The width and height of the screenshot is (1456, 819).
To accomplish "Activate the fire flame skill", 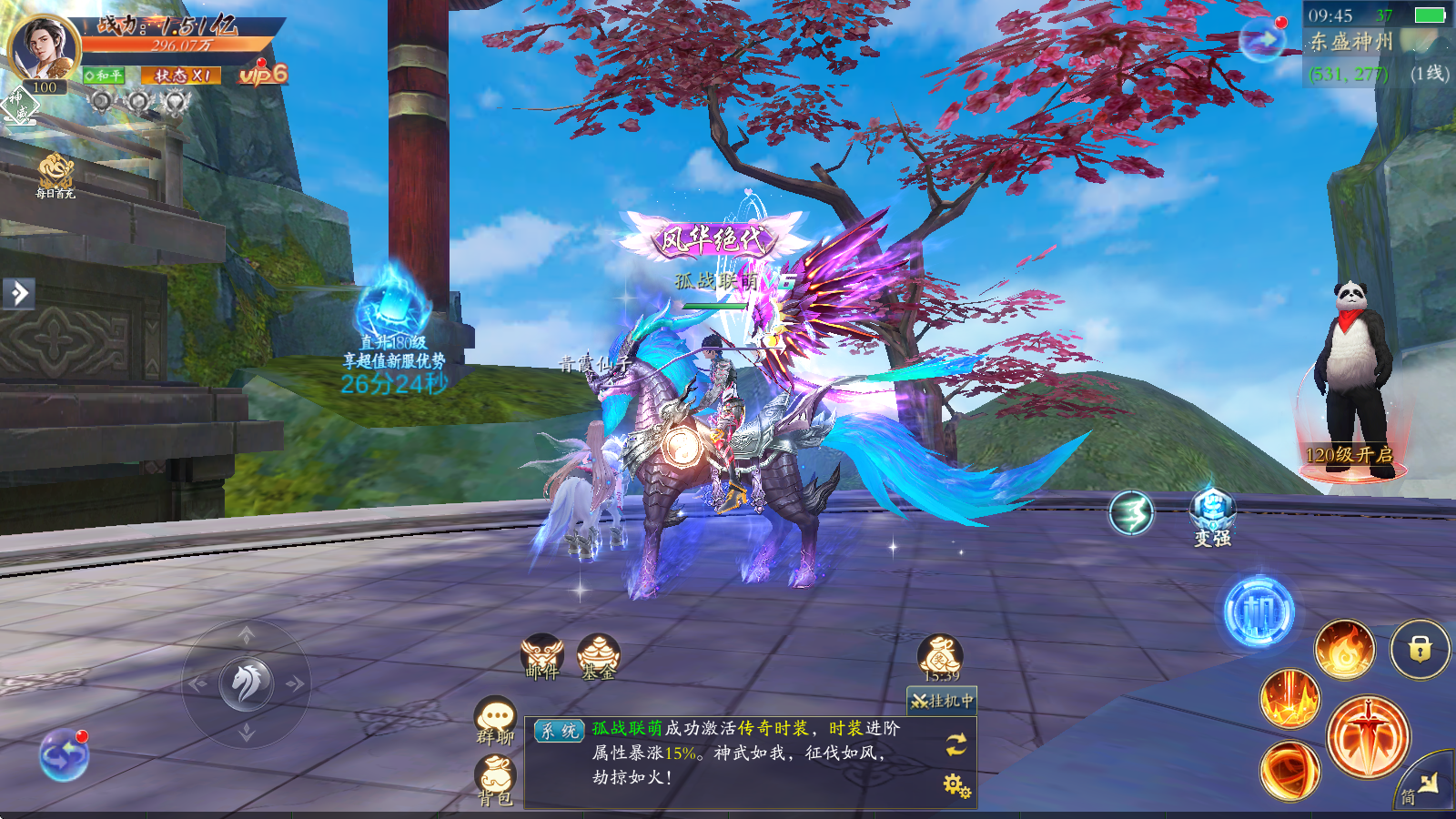I will click(1344, 649).
